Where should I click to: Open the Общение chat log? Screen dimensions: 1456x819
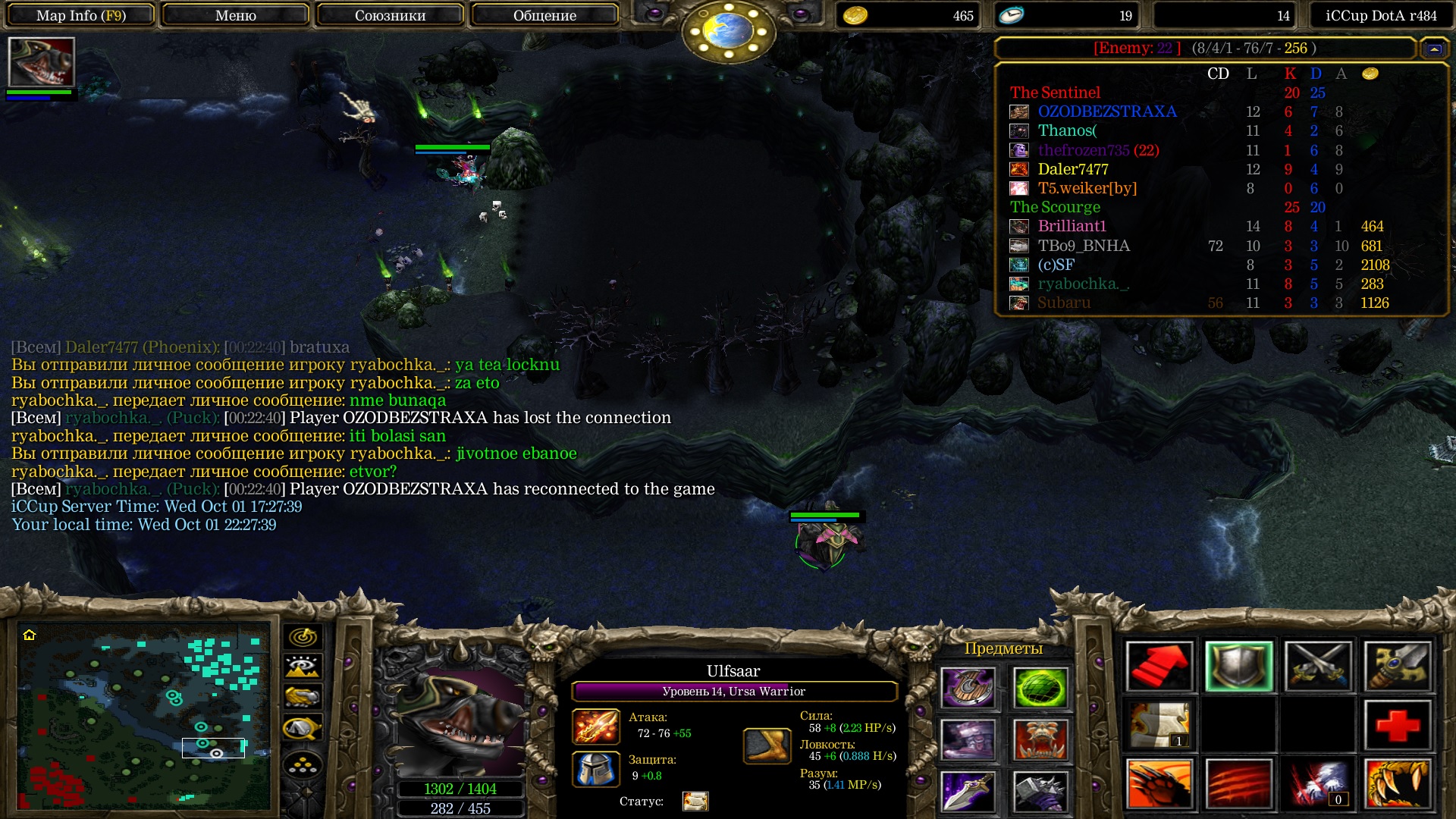pos(544,15)
